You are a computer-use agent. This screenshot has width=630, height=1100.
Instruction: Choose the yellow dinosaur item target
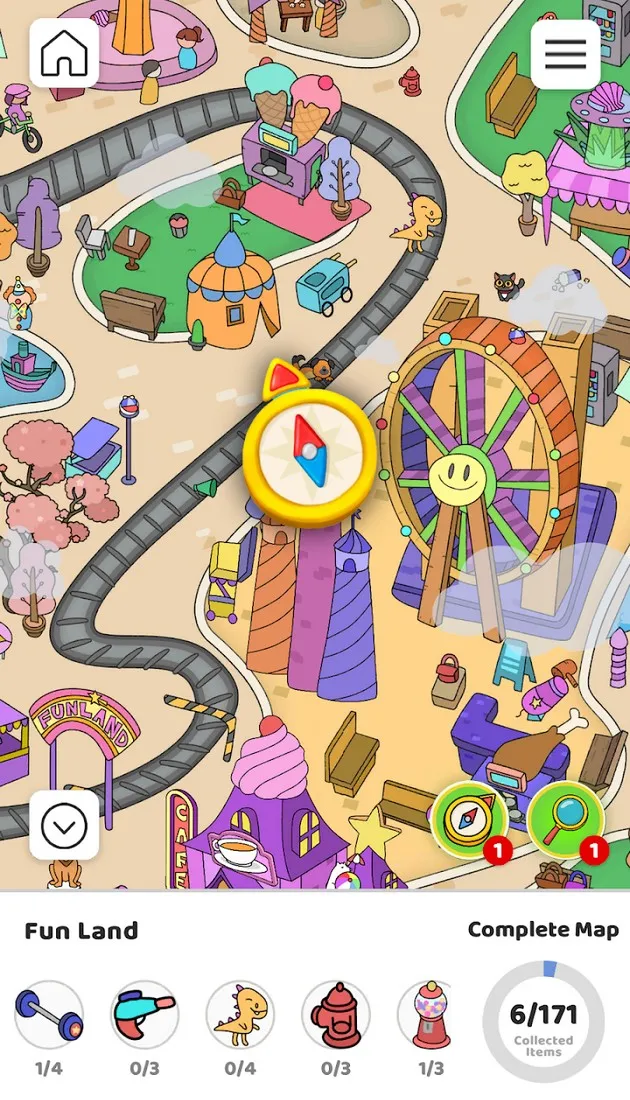click(x=240, y=1014)
